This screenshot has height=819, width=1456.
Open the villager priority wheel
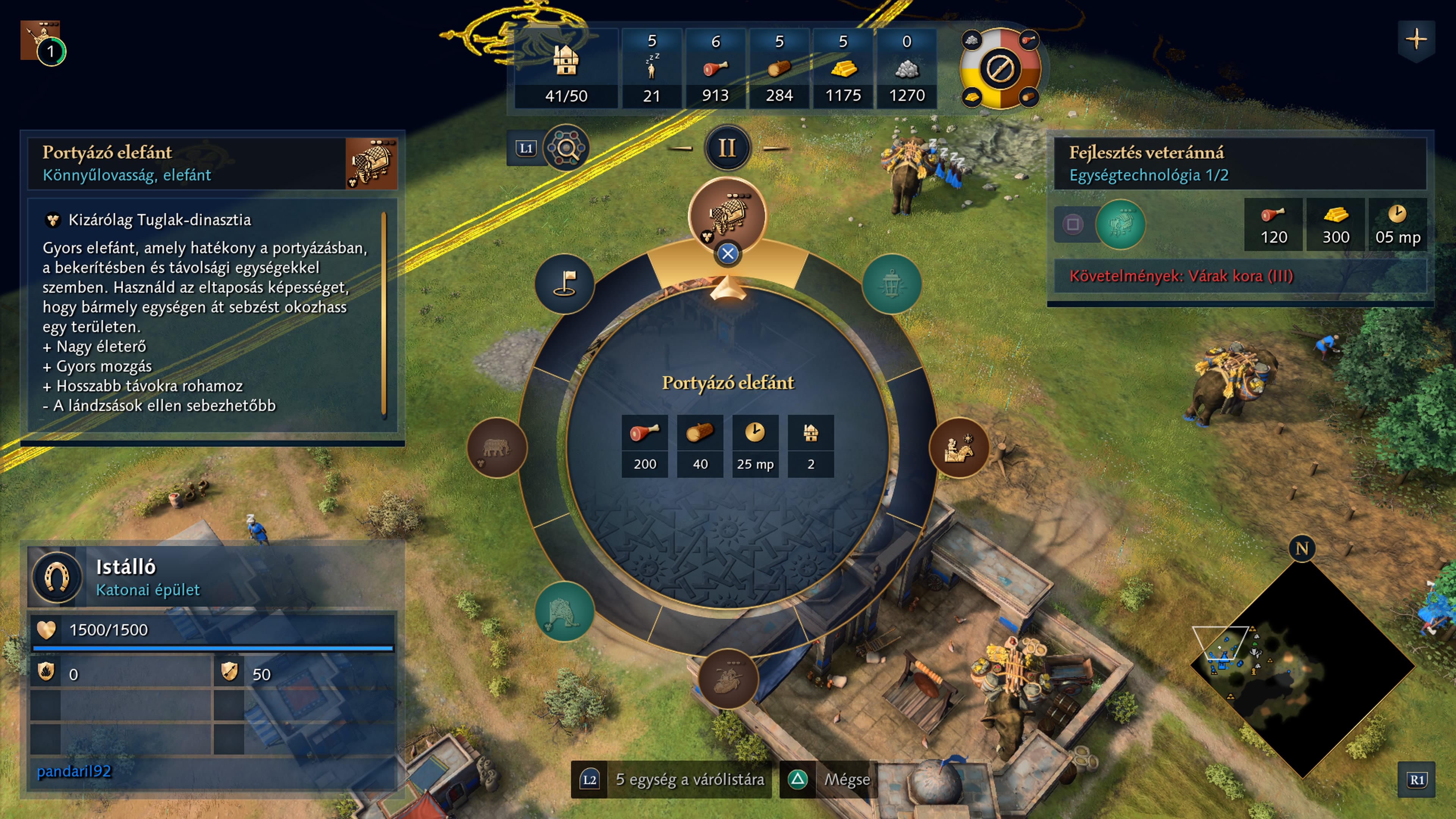pyautogui.click(x=999, y=69)
